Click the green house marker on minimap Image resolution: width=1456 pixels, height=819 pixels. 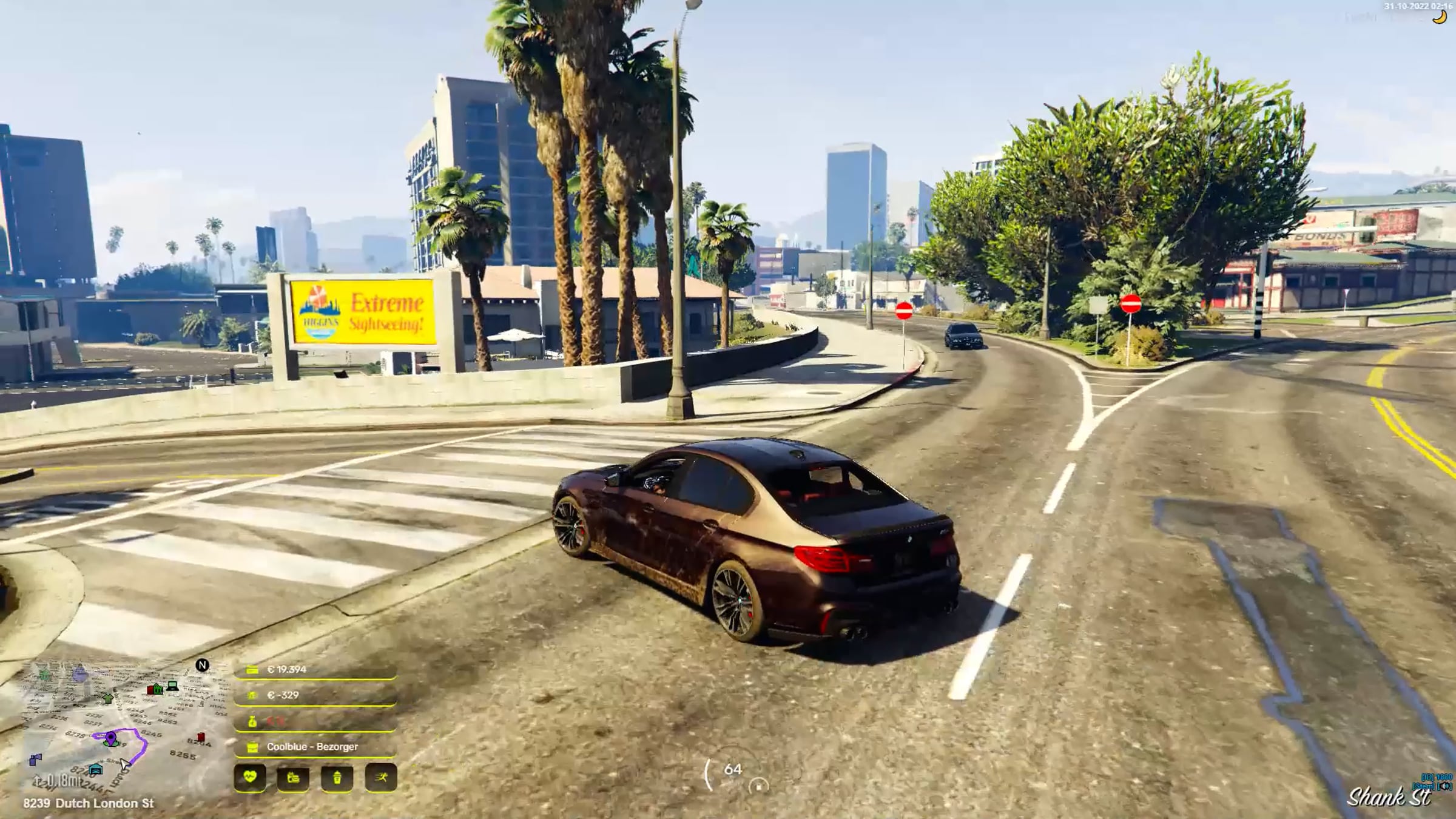[x=158, y=689]
